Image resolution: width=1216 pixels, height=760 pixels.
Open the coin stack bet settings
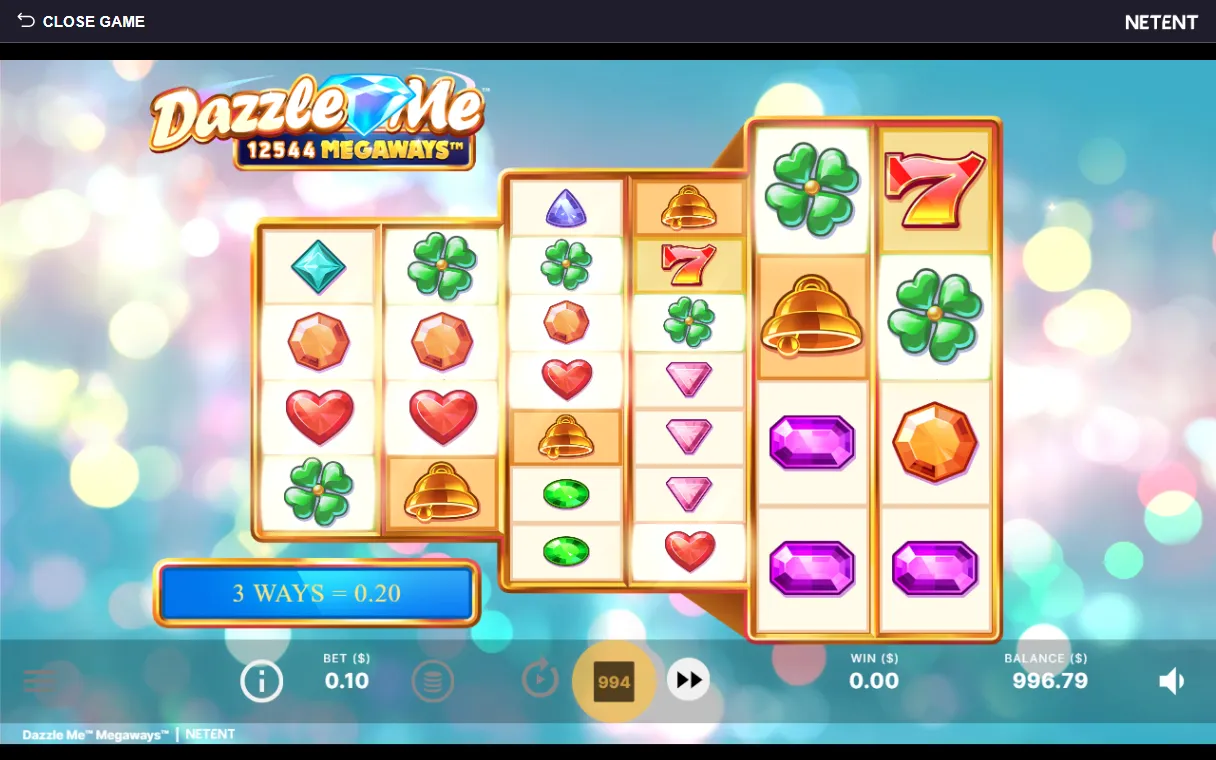click(432, 682)
